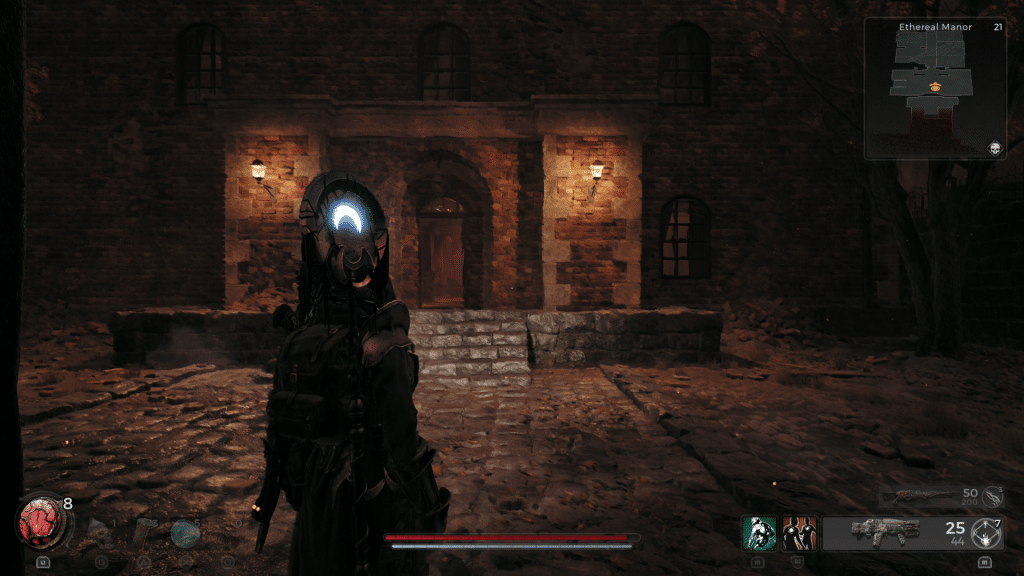Activate the teal crouching figure skill

(x=759, y=531)
